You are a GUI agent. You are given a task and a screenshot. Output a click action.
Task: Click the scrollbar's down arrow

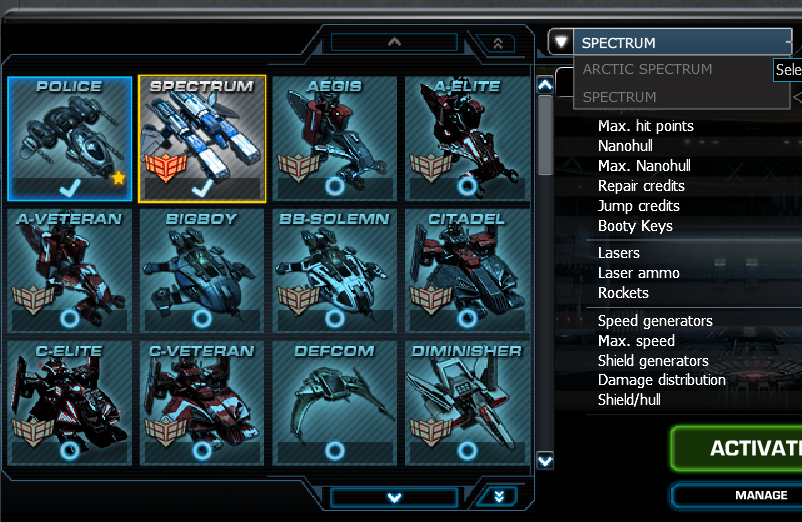tap(545, 461)
